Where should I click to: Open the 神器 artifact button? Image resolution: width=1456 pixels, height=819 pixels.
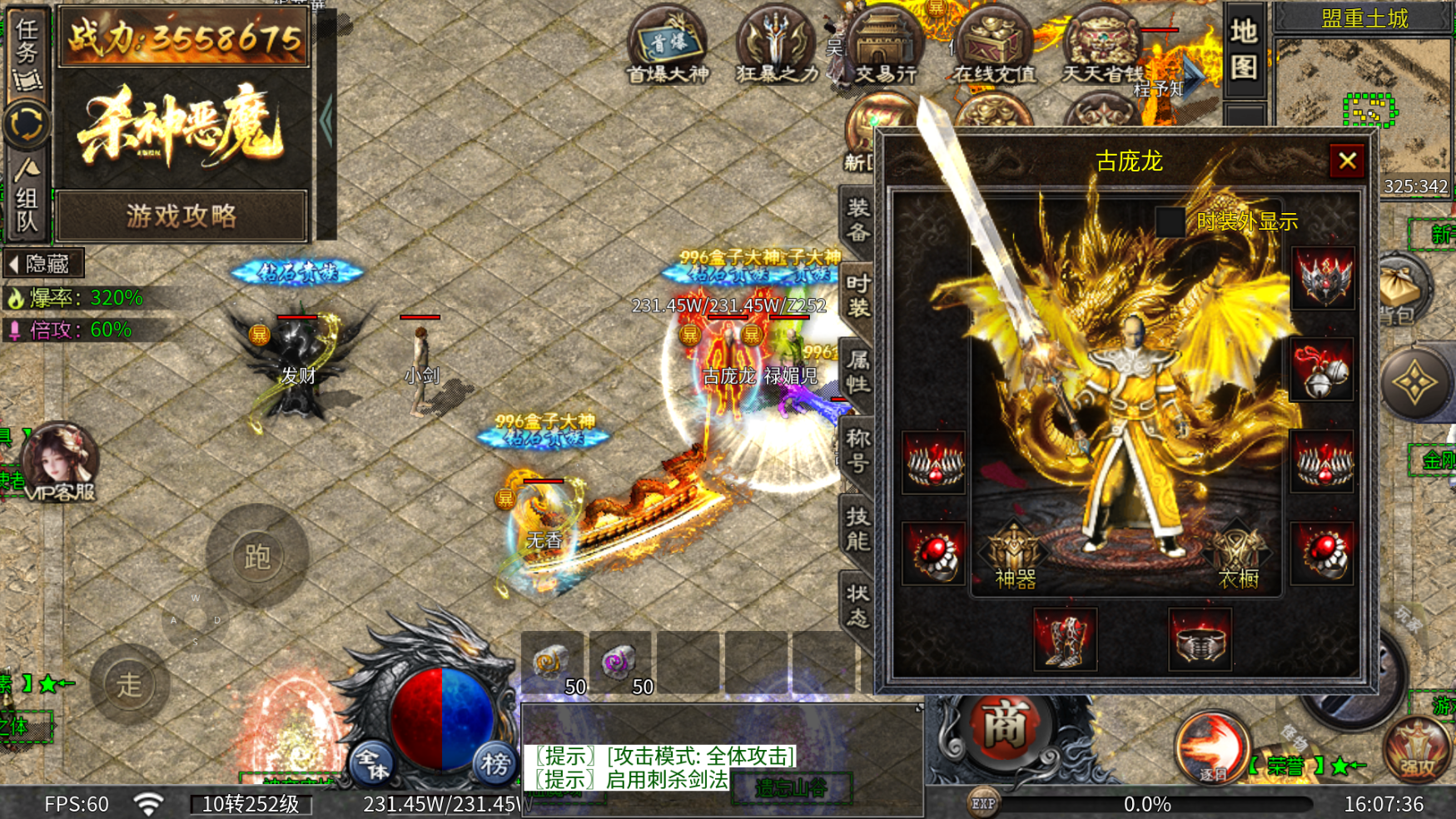pos(1015,557)
